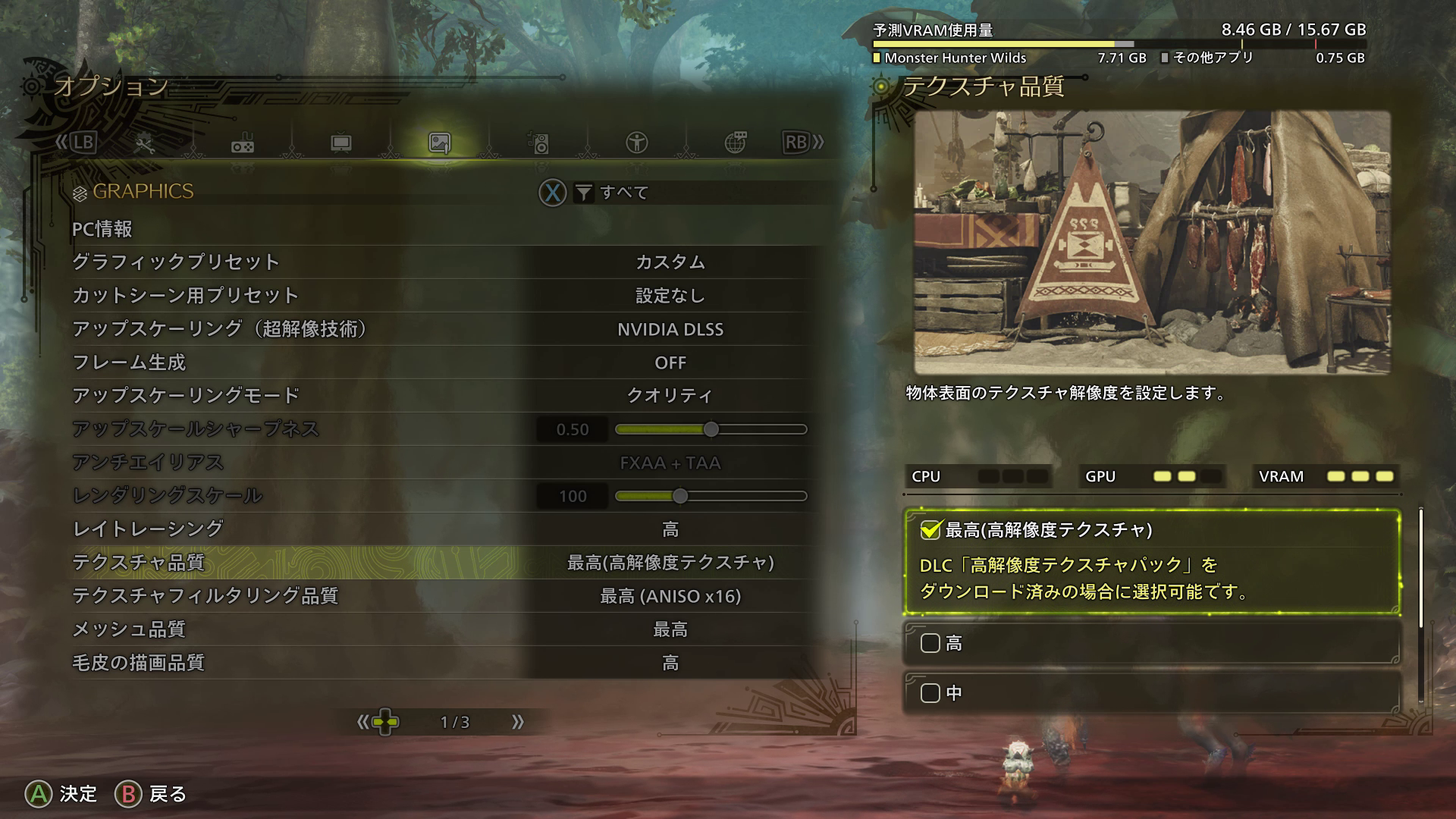Adjust the アップスケールシャープネス slider
This screenshot has height=819, width=1456.
click(711, 429)
